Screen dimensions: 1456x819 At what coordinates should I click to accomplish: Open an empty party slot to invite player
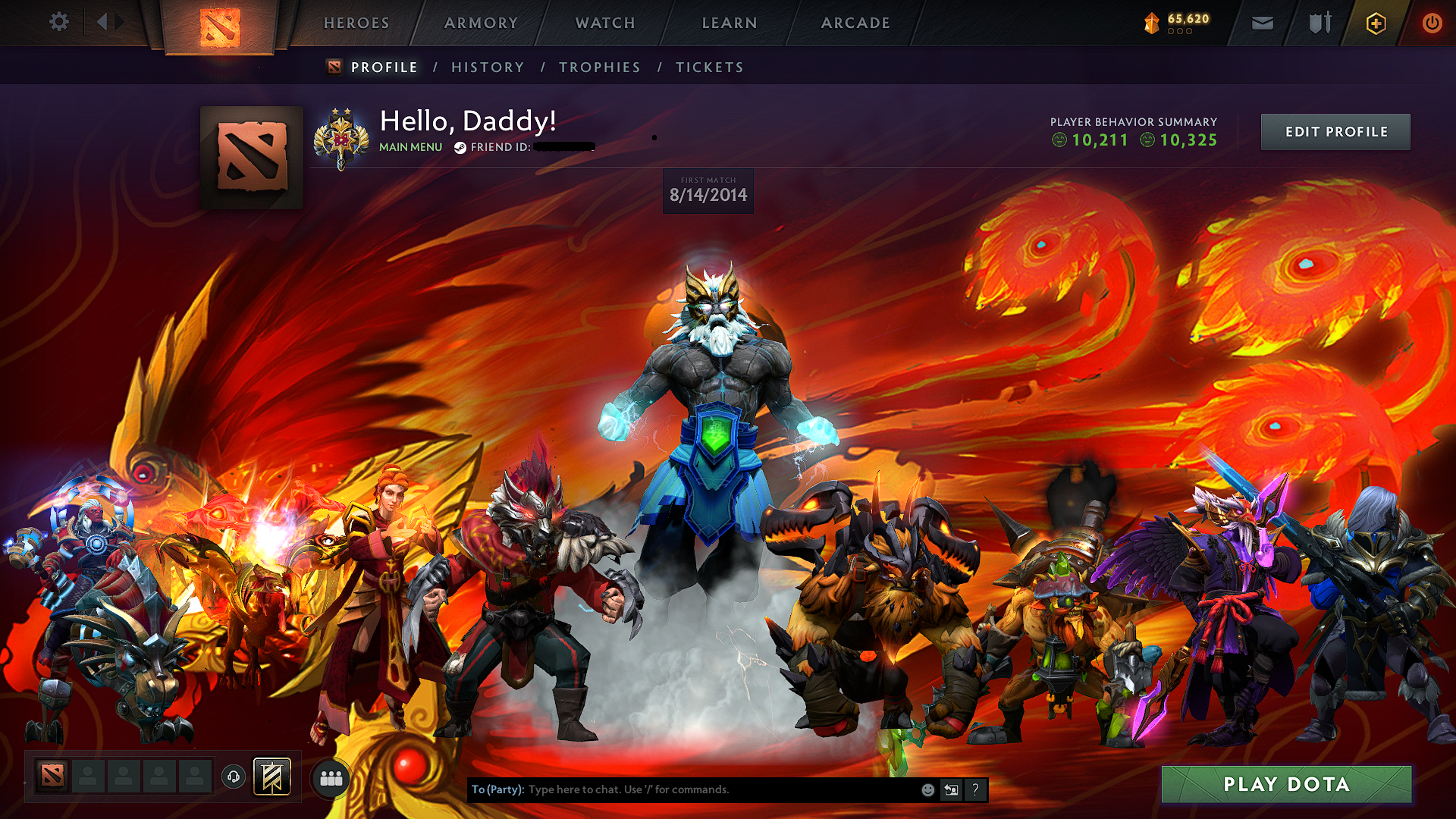(88, 776)
